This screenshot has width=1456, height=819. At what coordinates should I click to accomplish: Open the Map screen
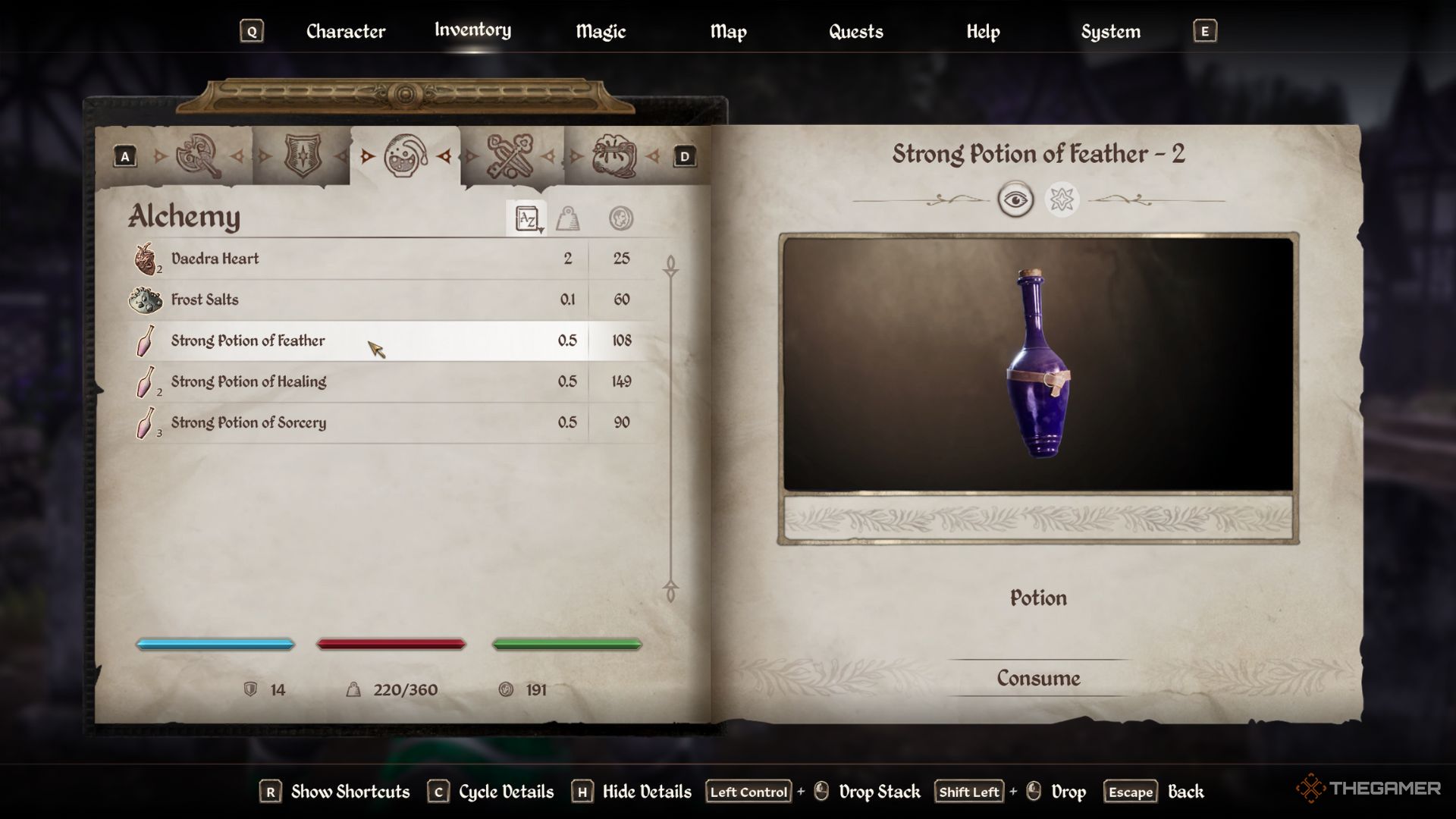tap(728, 32)
